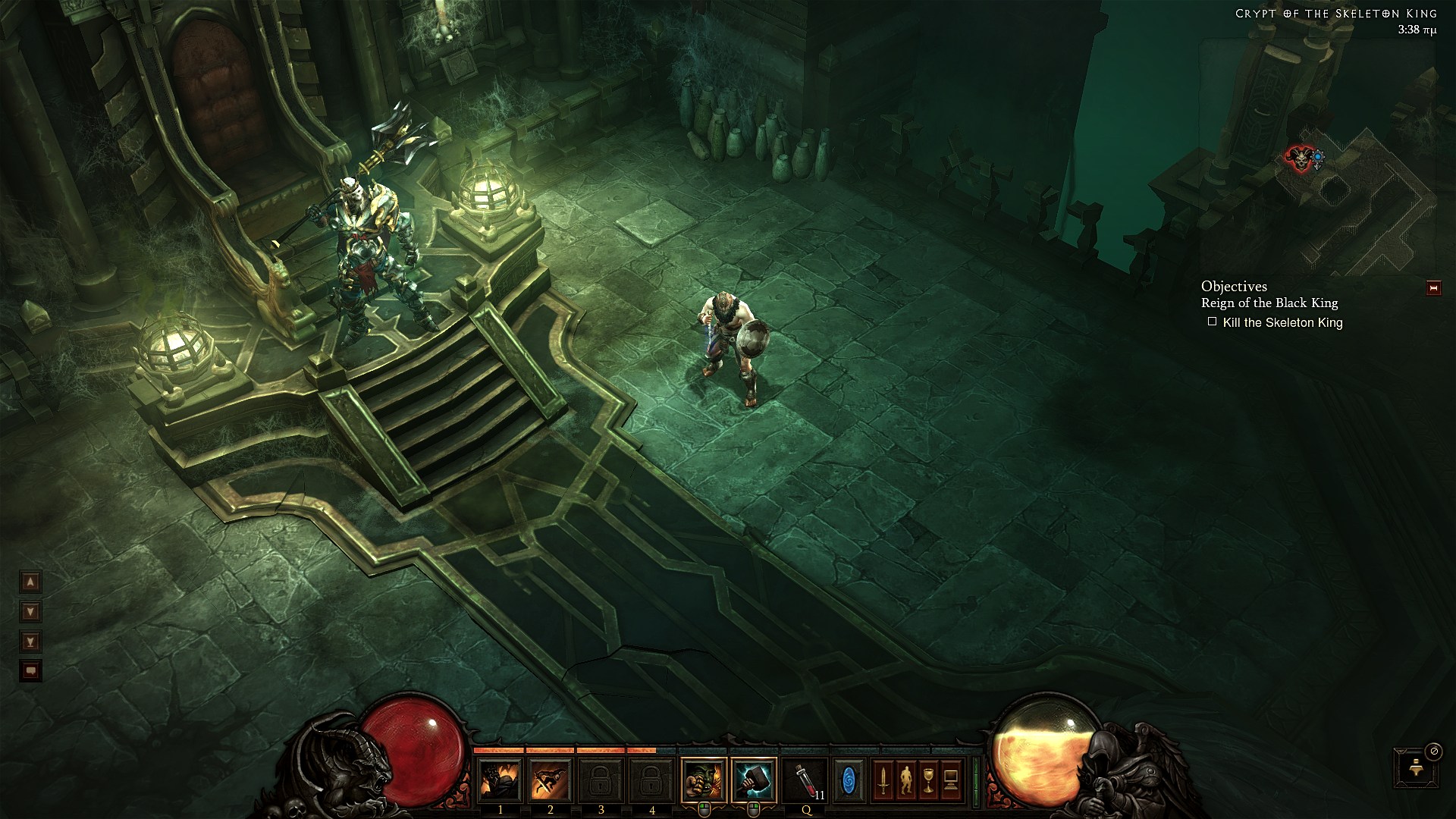
Task: Open the blue Town Portal
Action: click(x=849, y=780)
